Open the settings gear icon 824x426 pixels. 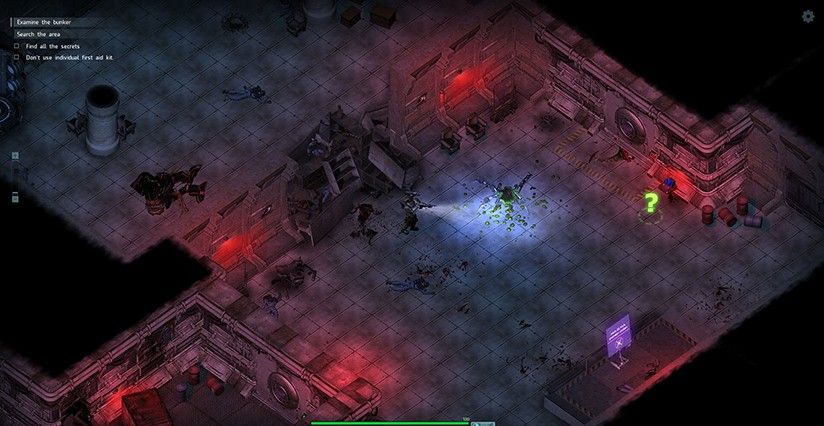coord(808,16)
